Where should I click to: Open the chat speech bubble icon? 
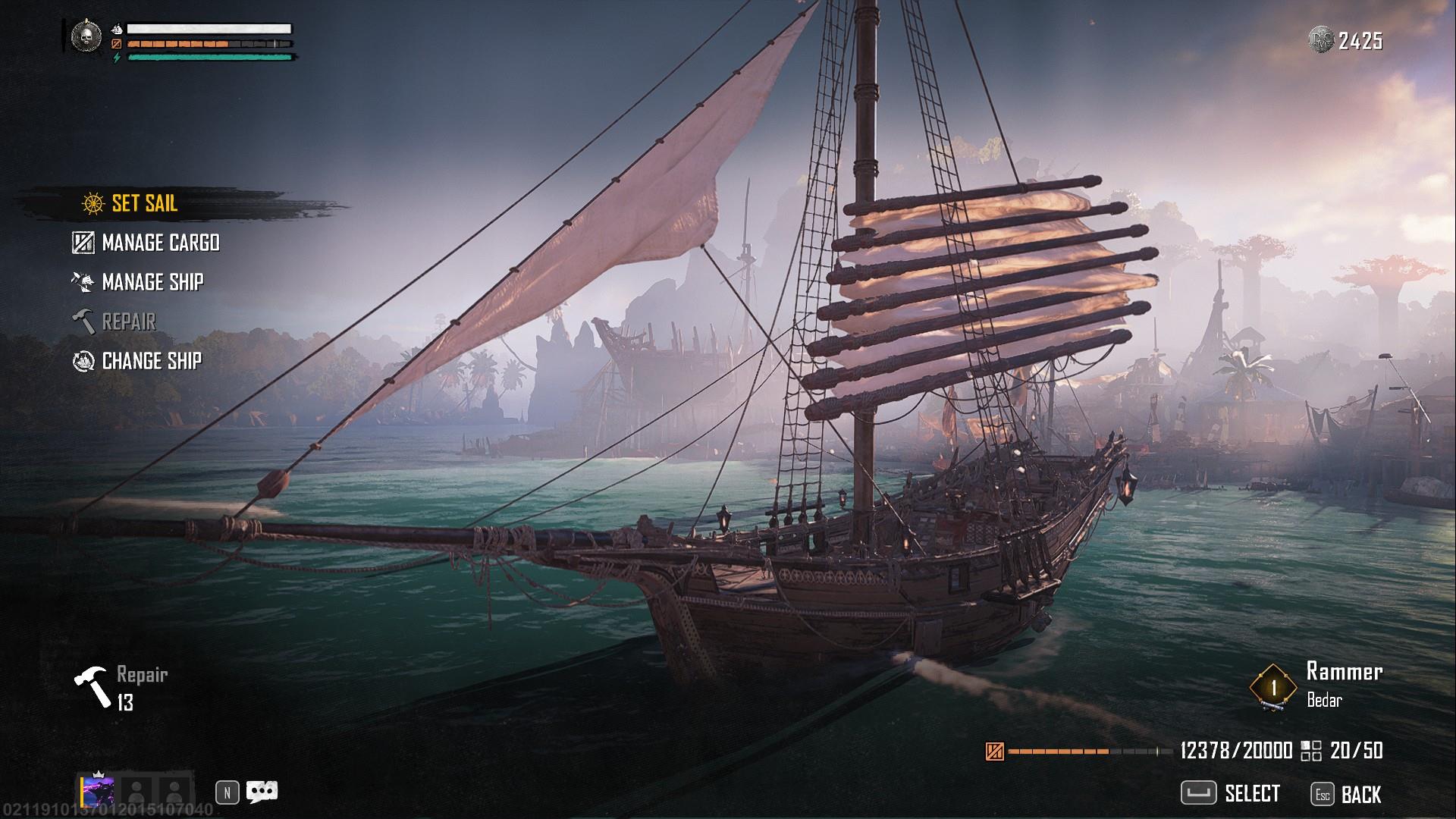(x=262, y=792)
